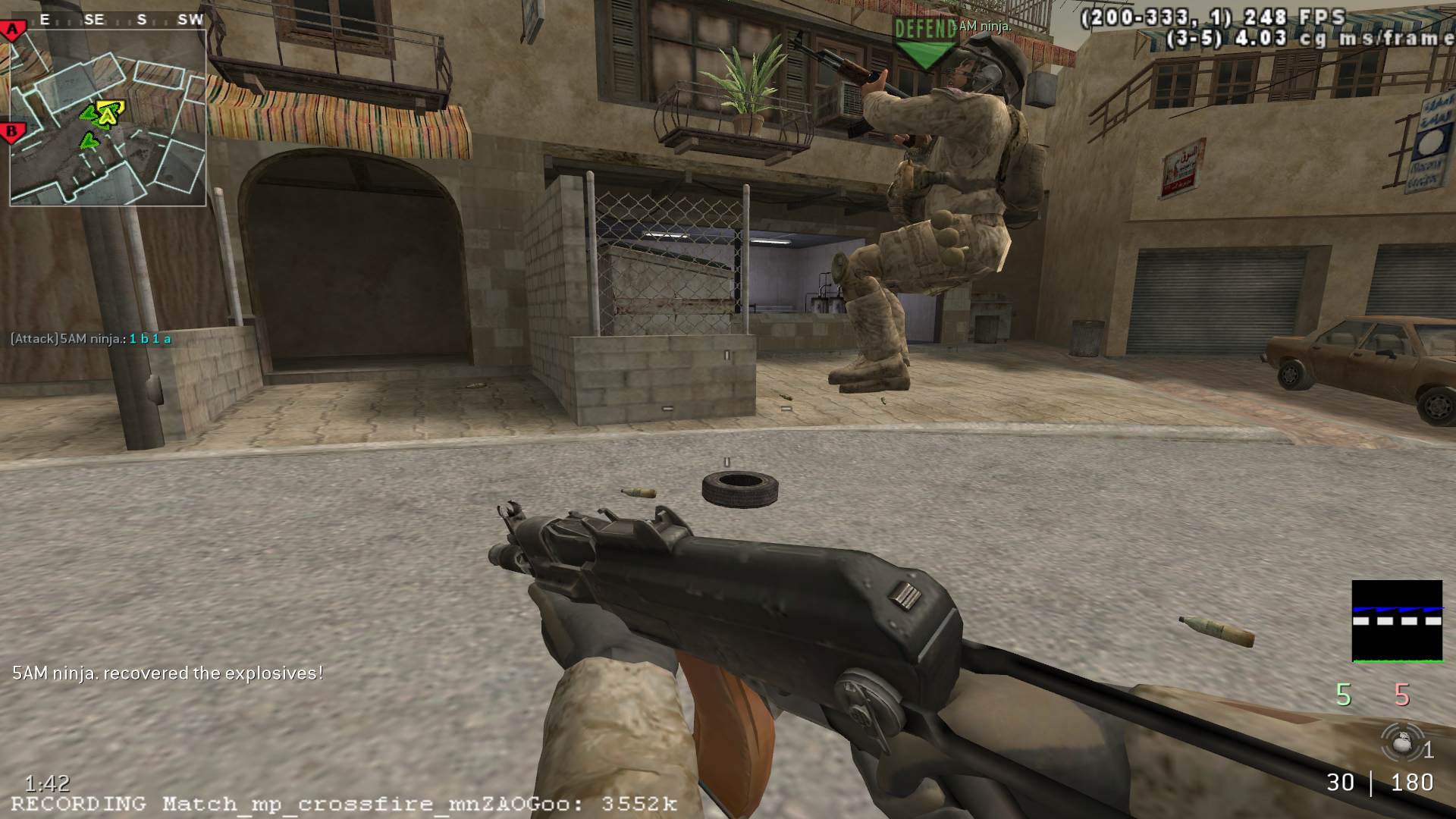The width and height of the screenshot is (1456, 819).
Task: Click the compass heading strip
Action: (118, 20)
